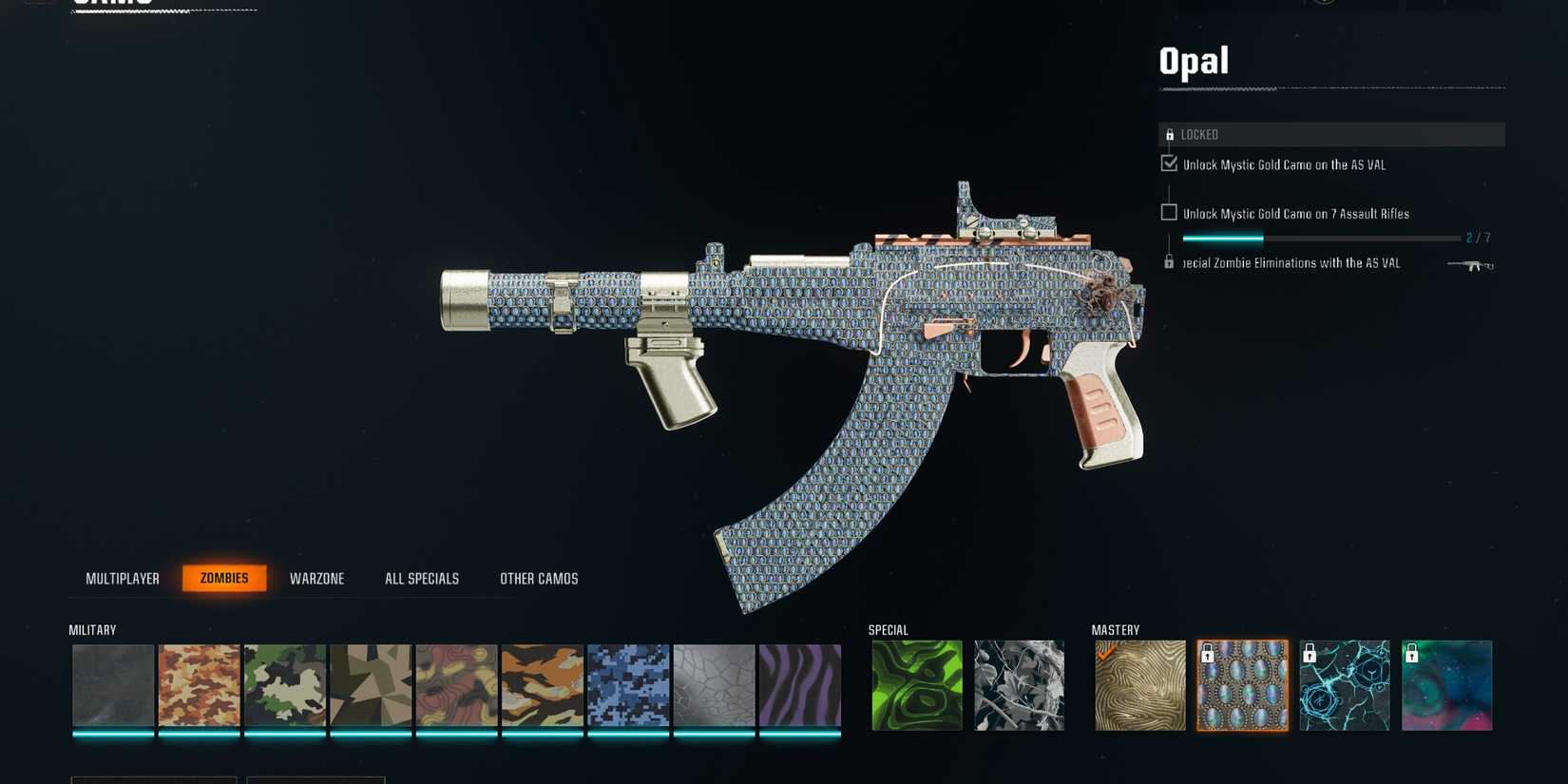
Task: Select the purple striped camo at the Military row end
Action: point(799,684)
